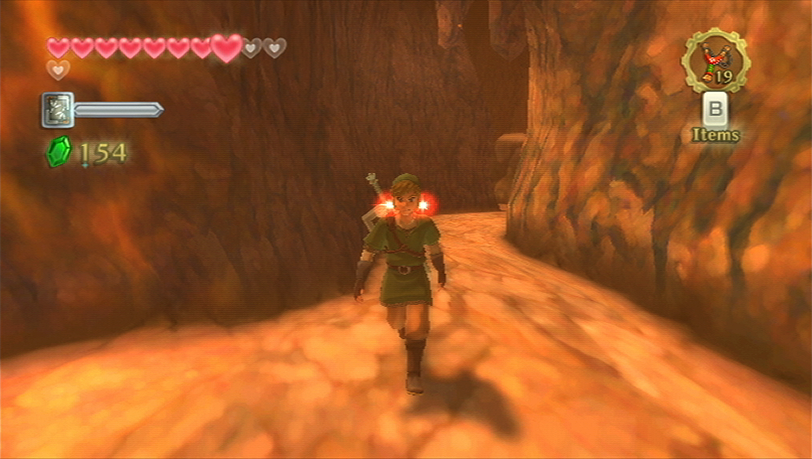Select the equipped slingshot item icon
812x459 pixels.
[715, 62]
